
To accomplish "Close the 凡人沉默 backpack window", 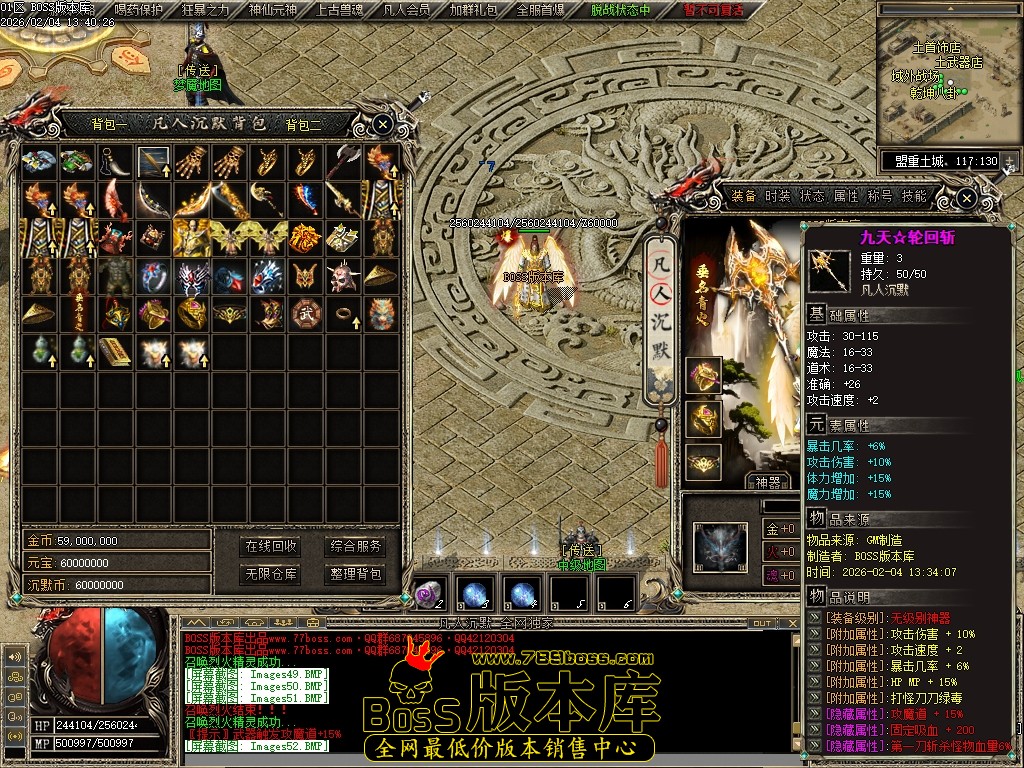I will tap(383, 124).
